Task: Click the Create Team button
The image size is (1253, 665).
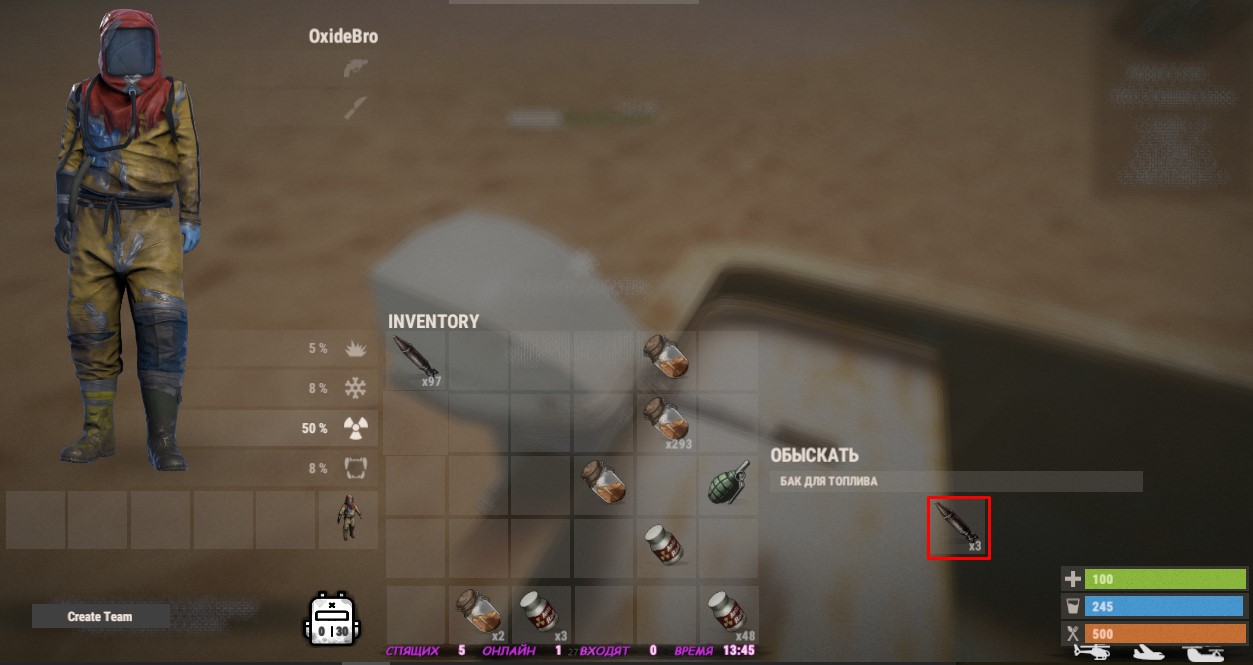Action: click(x=99, y=616)
